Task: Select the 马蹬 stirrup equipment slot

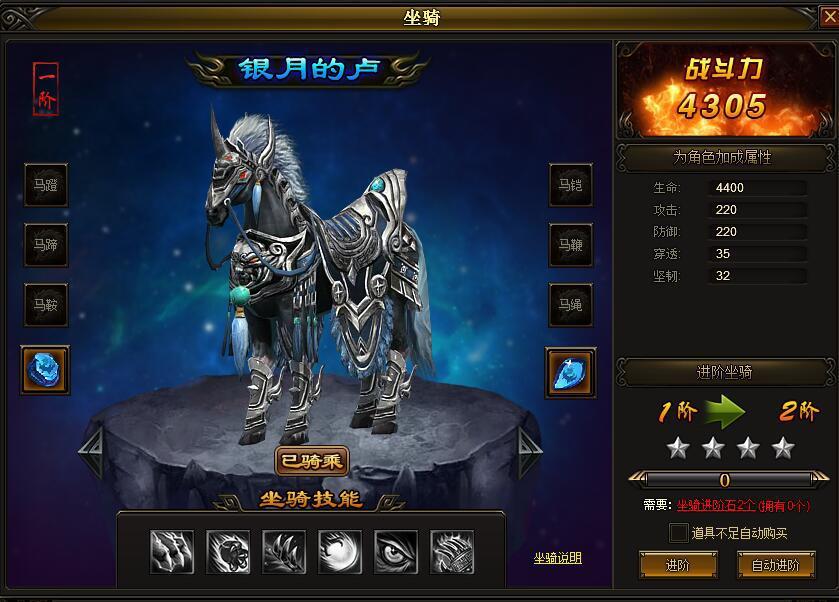Action: tap(46, 185)
